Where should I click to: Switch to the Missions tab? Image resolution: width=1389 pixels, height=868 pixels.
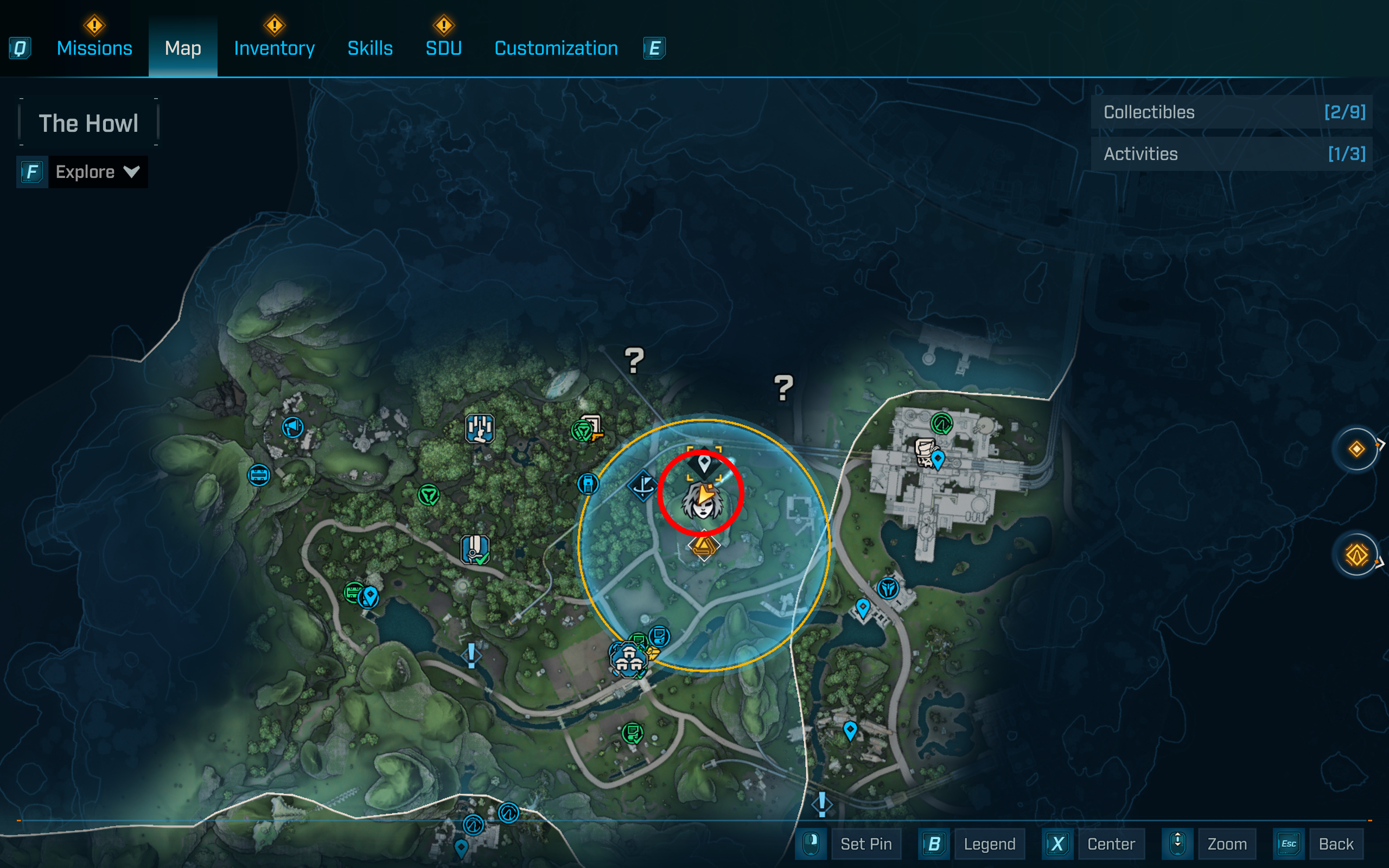(x=94, y=48)
